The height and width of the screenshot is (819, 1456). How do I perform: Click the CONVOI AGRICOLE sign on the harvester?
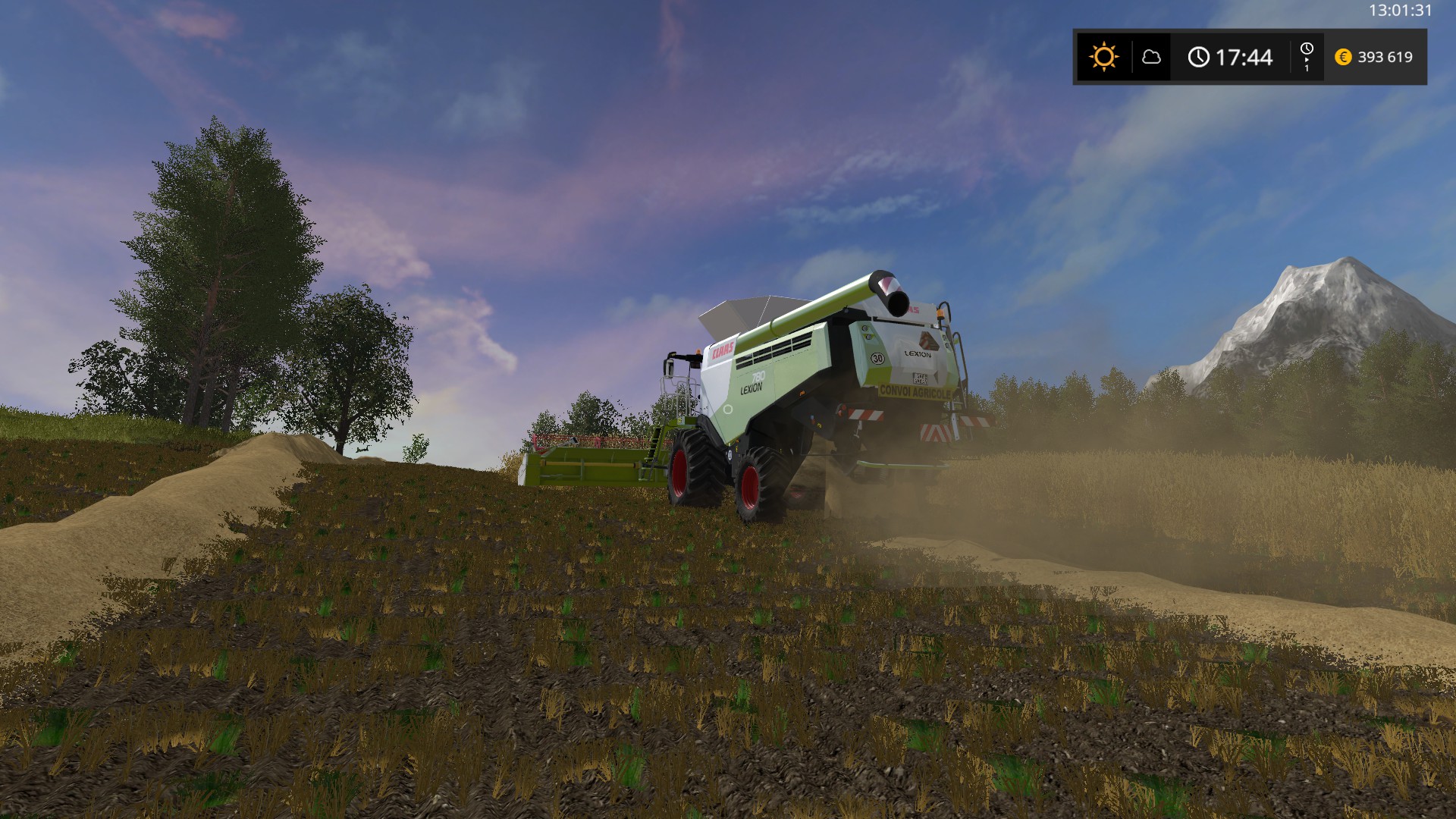pos(915,391)
